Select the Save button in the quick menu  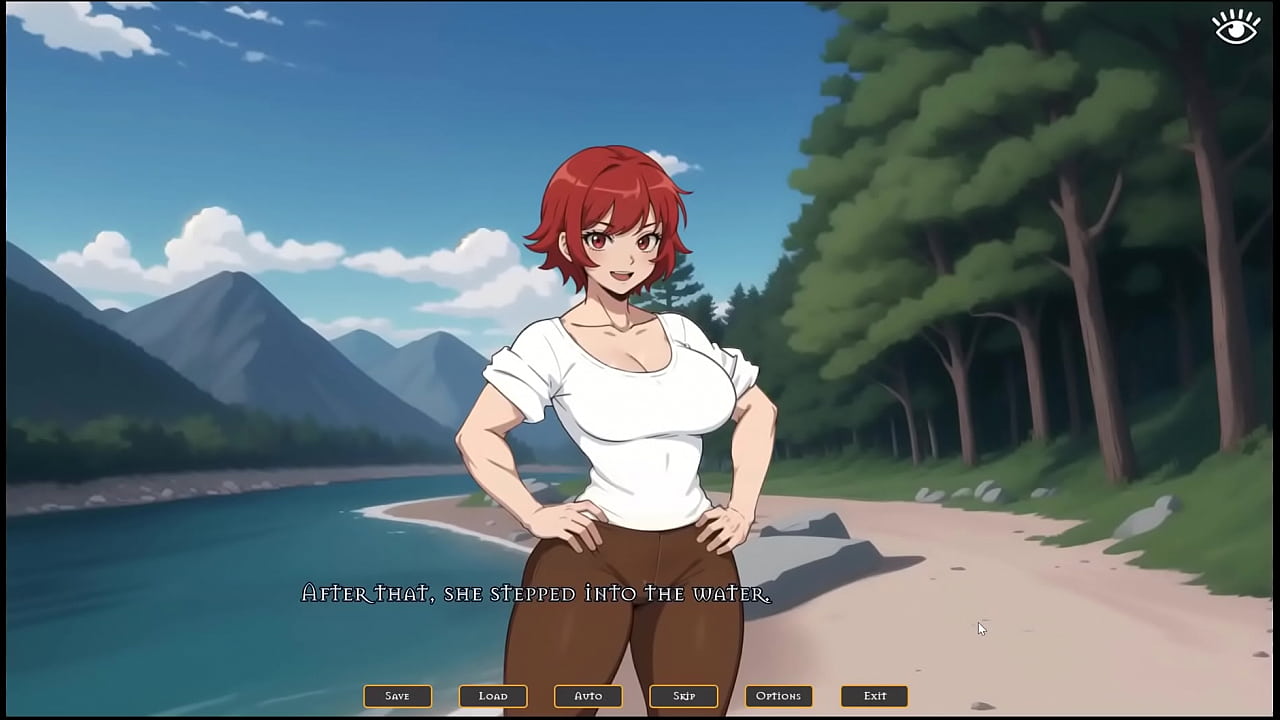[397, 695]
